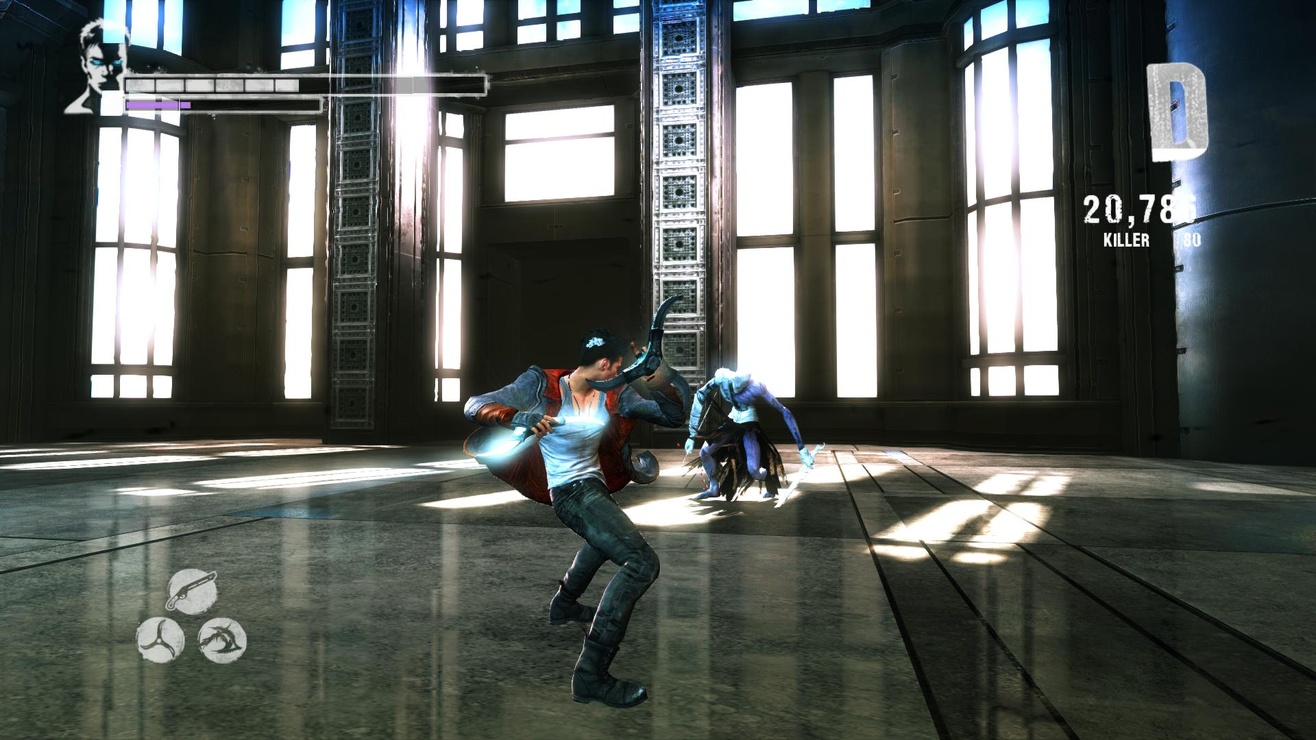Select the demon-bird weapon icon
This screenshot has height=740, width=1316.
tap(223, 637)
